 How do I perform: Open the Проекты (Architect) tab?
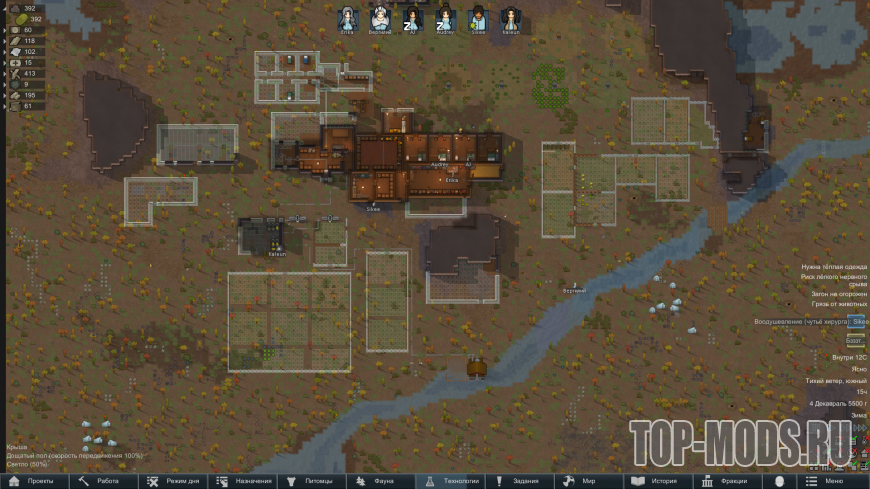tap(34, 481)
